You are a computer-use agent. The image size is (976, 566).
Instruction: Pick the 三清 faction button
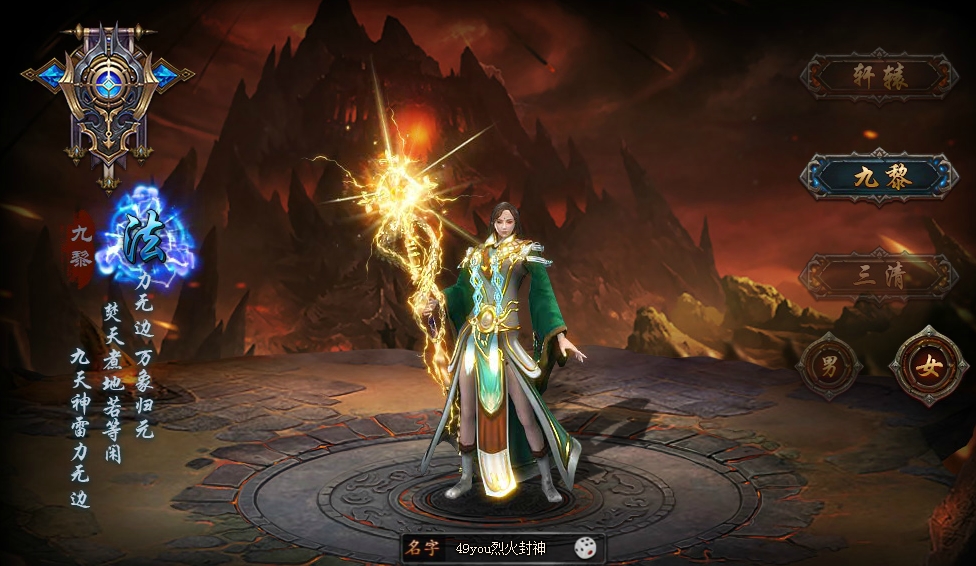[879, 276]
